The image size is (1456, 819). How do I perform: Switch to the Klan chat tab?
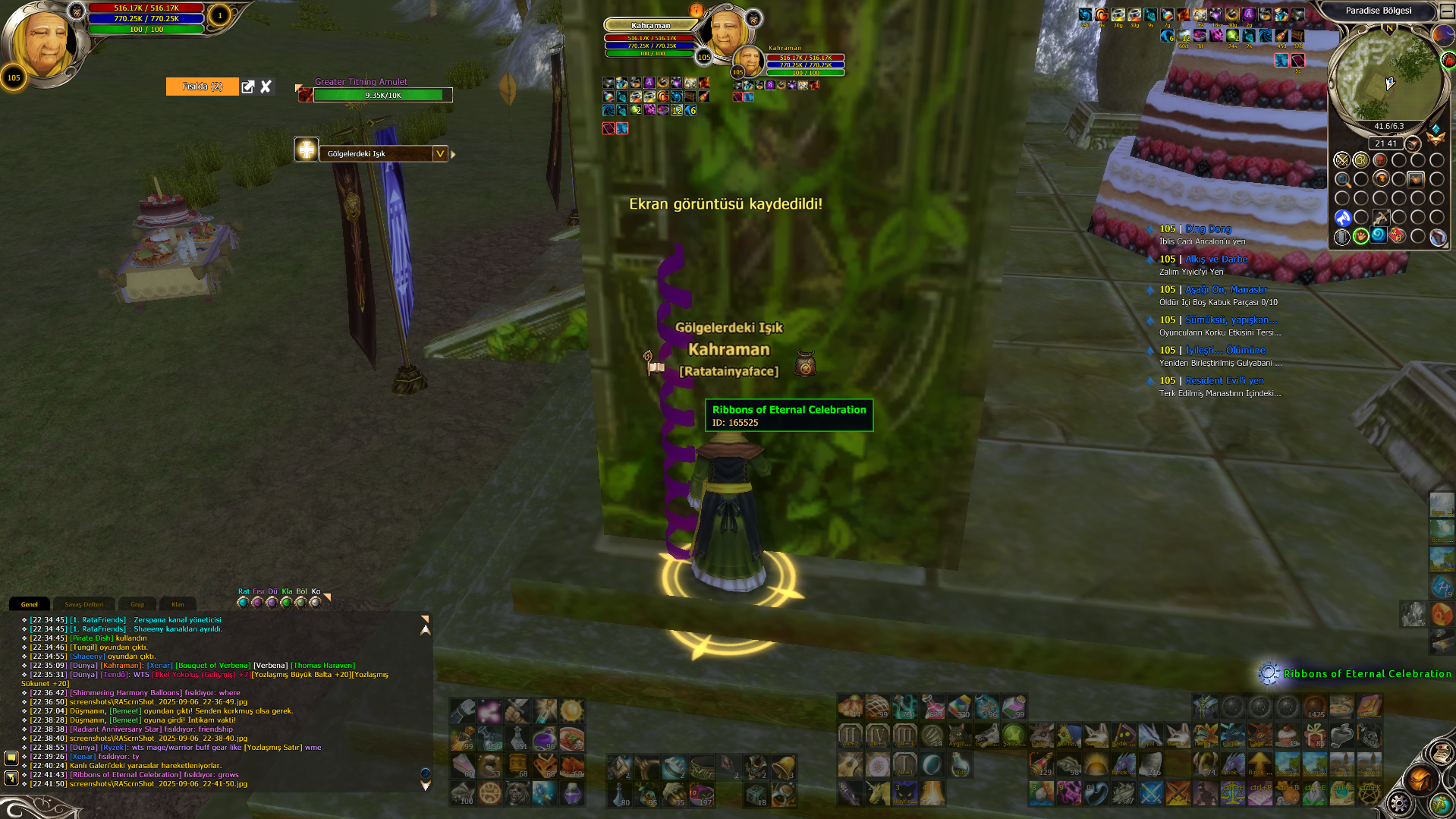(178, 604)
